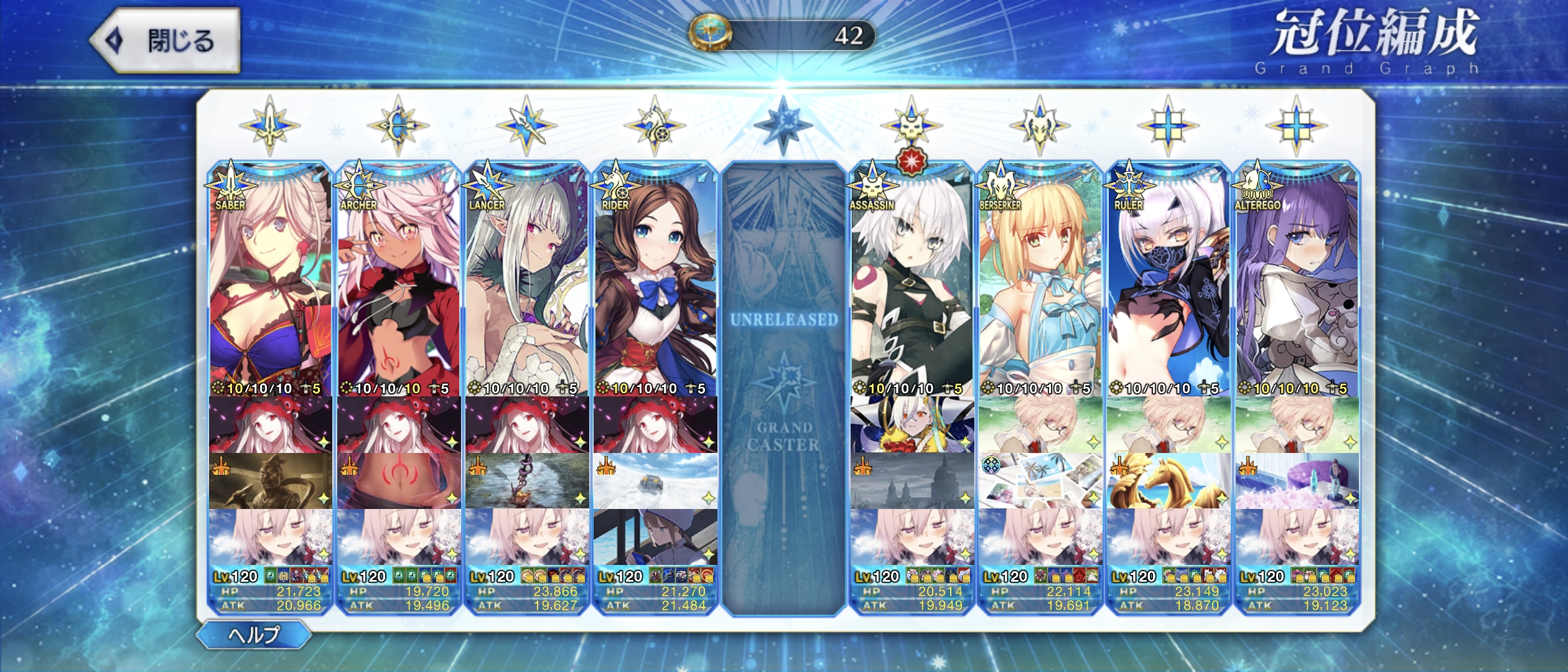Open the Rider's snowy vehicle craft essence
Screen dimensions: 1568x672
click(655, 481)
